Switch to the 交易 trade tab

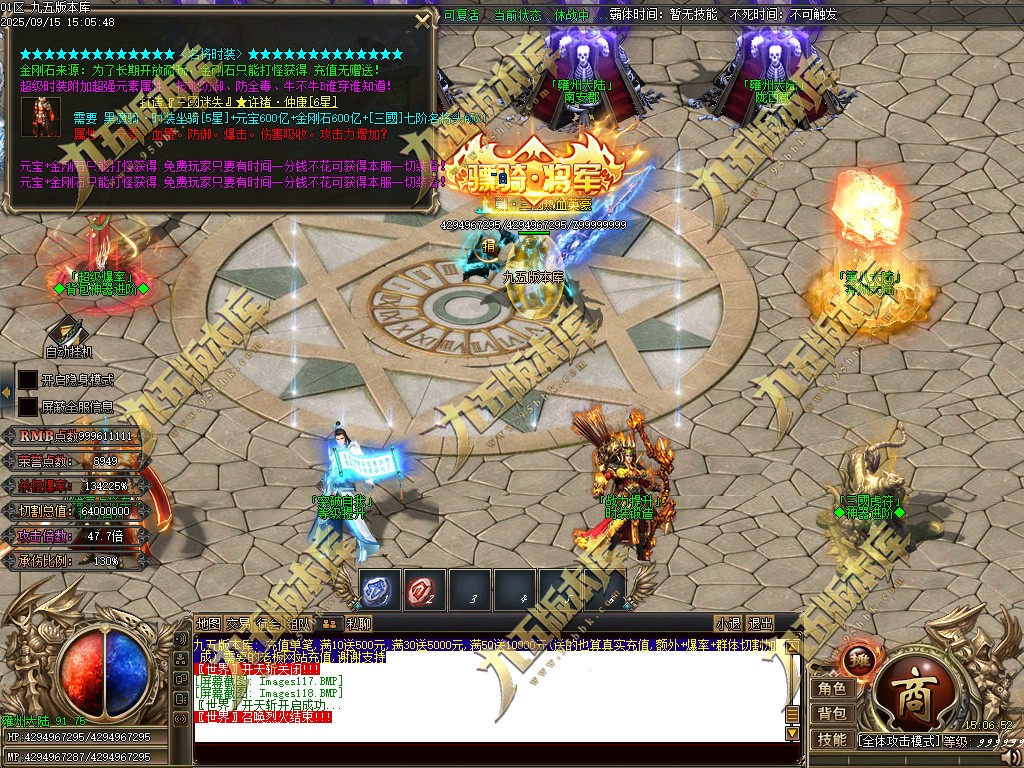click(238, 623)
